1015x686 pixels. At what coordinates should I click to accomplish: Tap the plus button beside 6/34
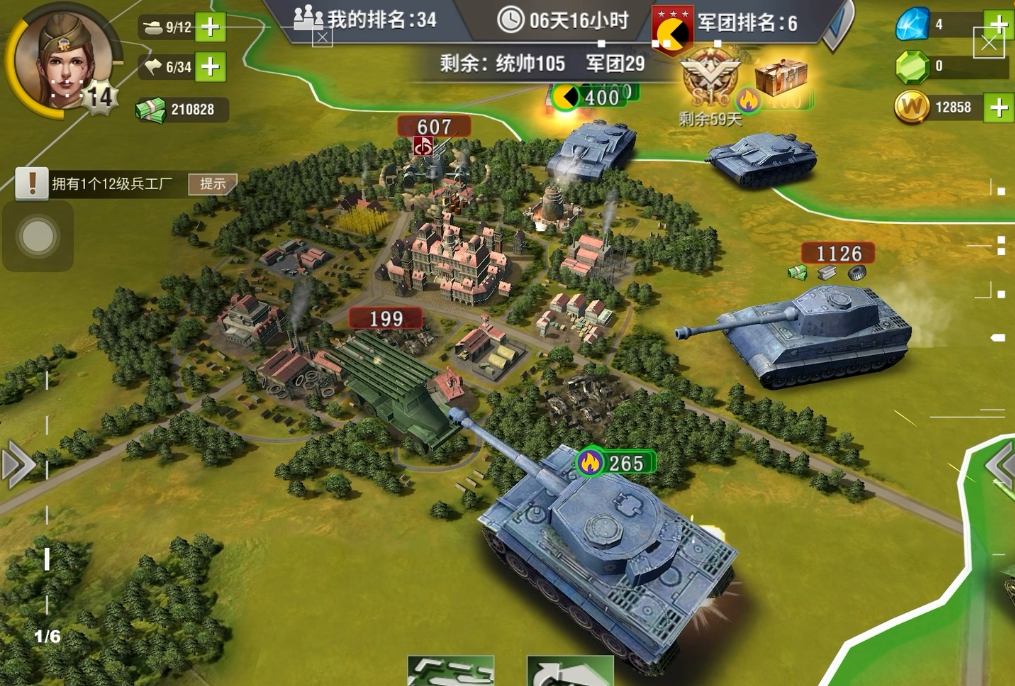point(210,67)
